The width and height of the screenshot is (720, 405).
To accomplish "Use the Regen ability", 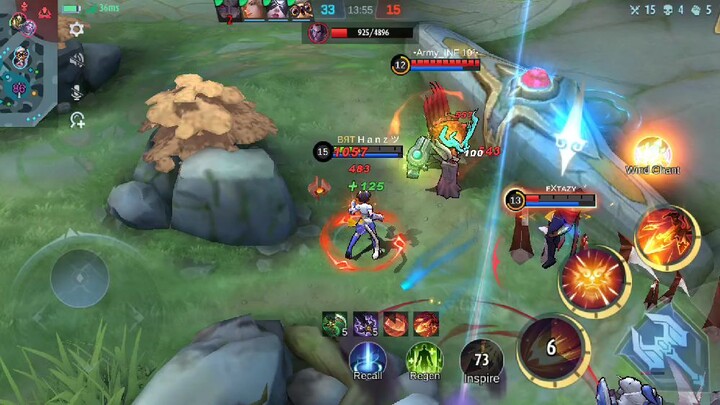I will [425, 359].
